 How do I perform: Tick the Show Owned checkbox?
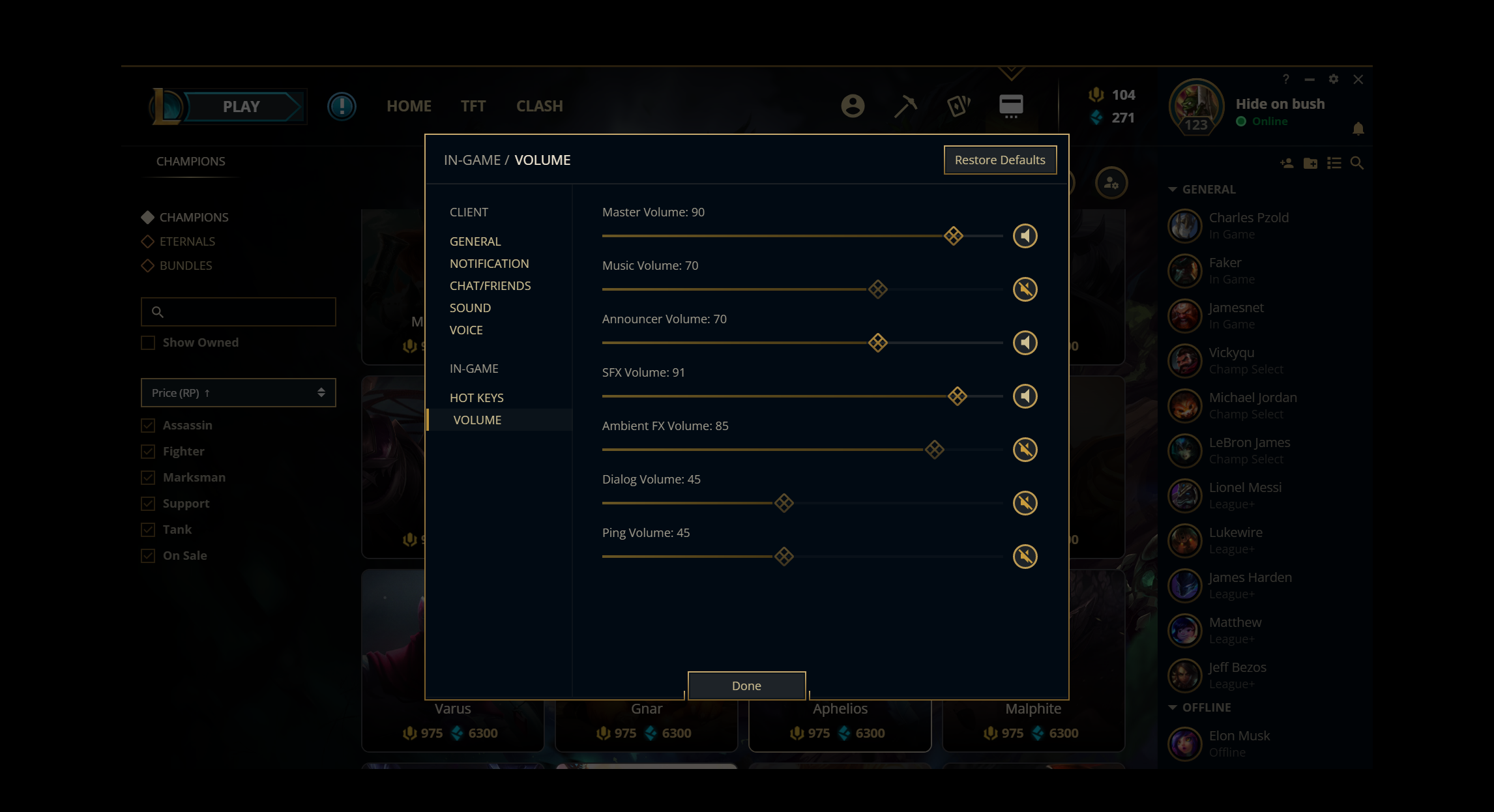[x=149, y=343]
